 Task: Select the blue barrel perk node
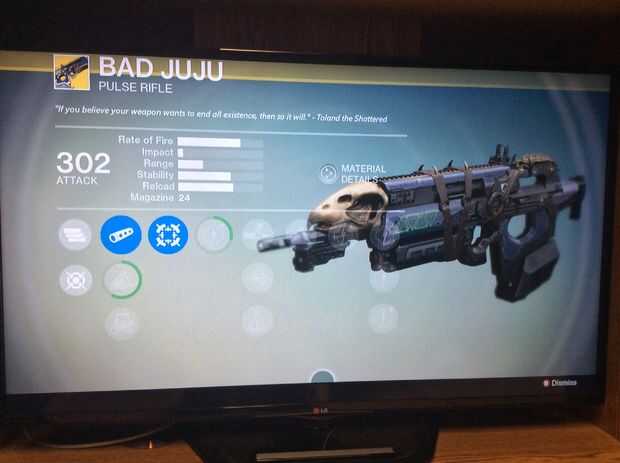coord(121,235)
